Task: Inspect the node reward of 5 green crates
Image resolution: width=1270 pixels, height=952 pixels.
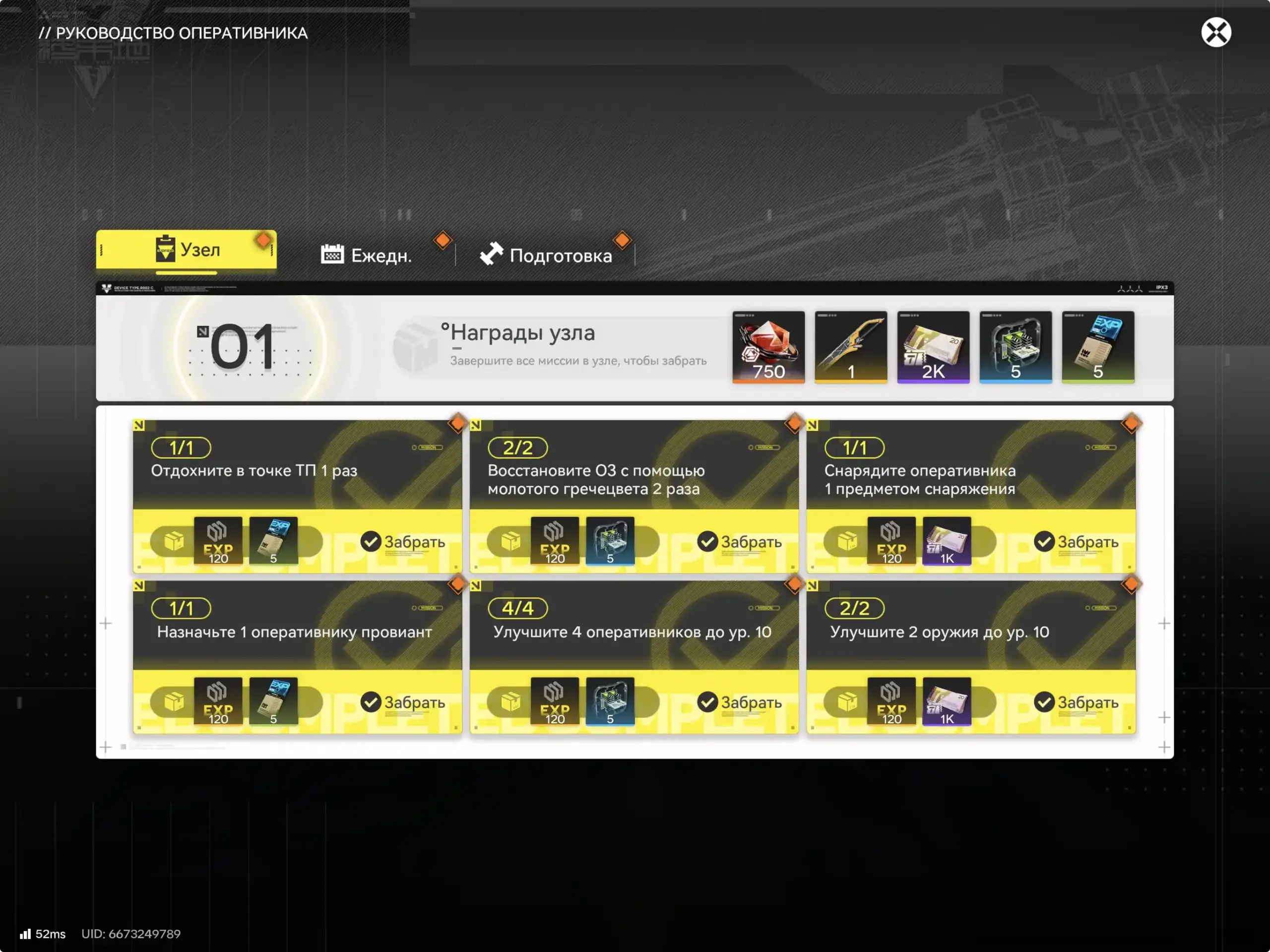Action: [x=1015, y=347]
